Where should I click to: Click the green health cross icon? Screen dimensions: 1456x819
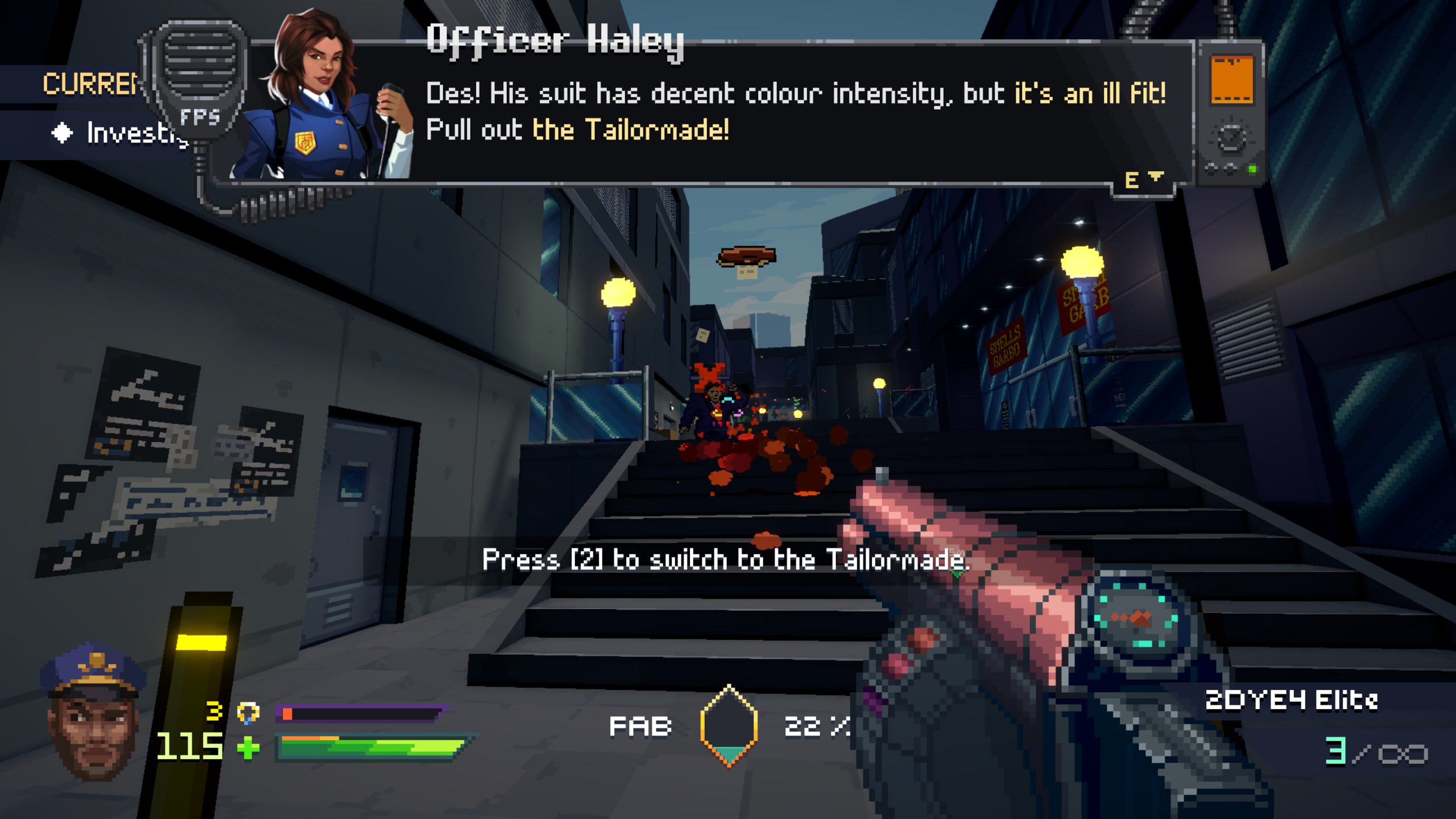click(248, 747)
